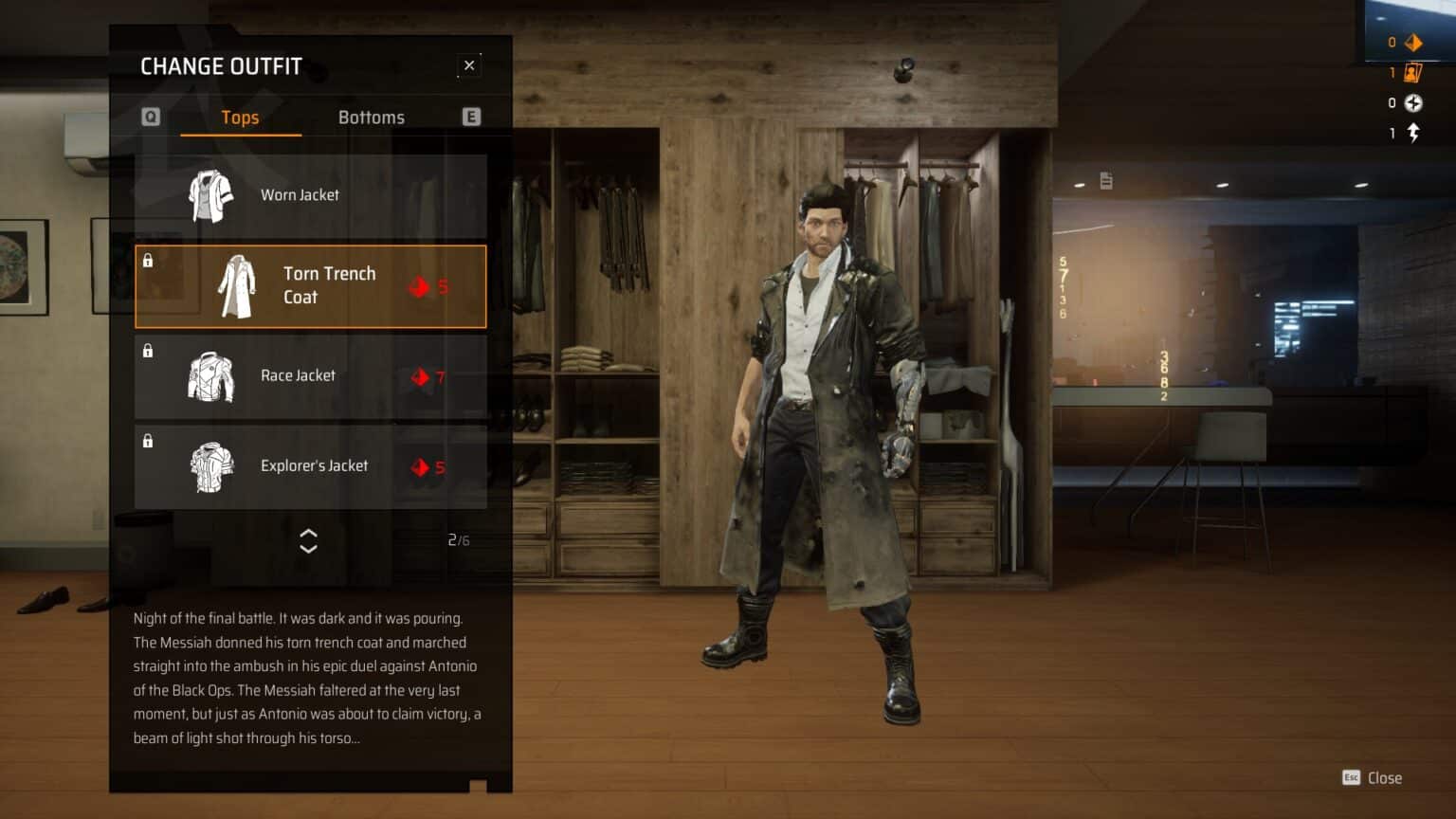
Task: Close the Change Outfit panel
Action: pyautogui.click(x=469, y=65)
